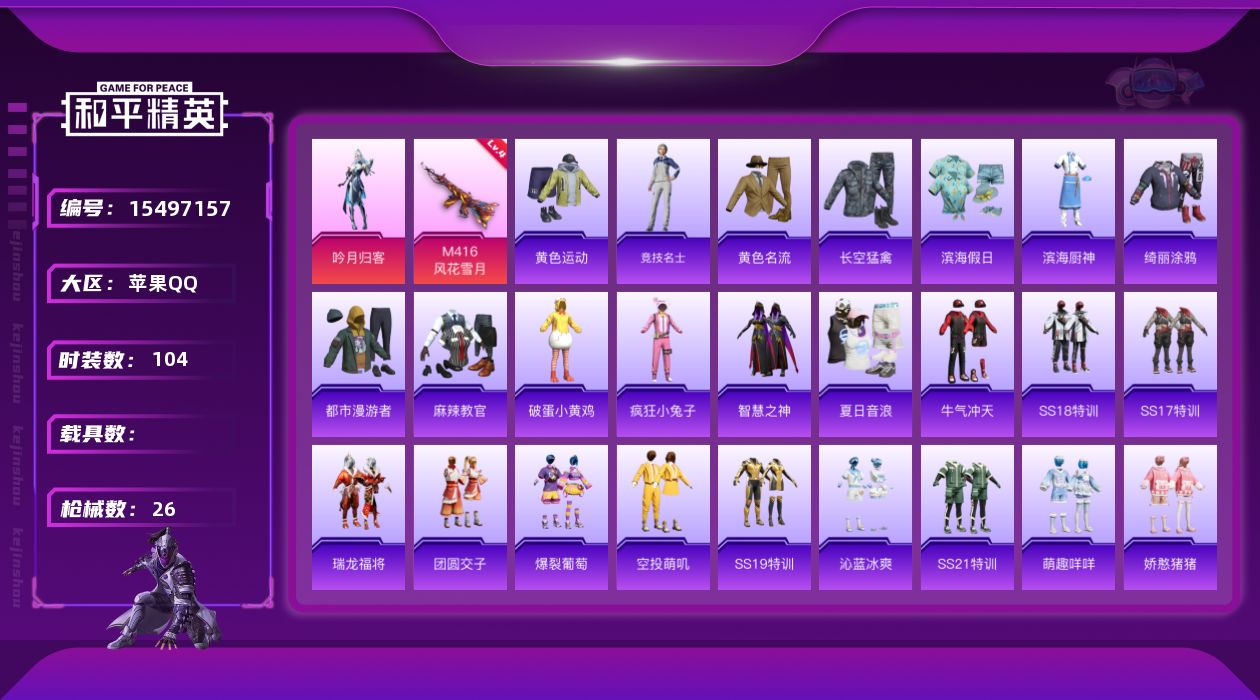Click the 瑞龙福将 outfit card
This screenshot has width=1260, height=700.
coord(358,517)
